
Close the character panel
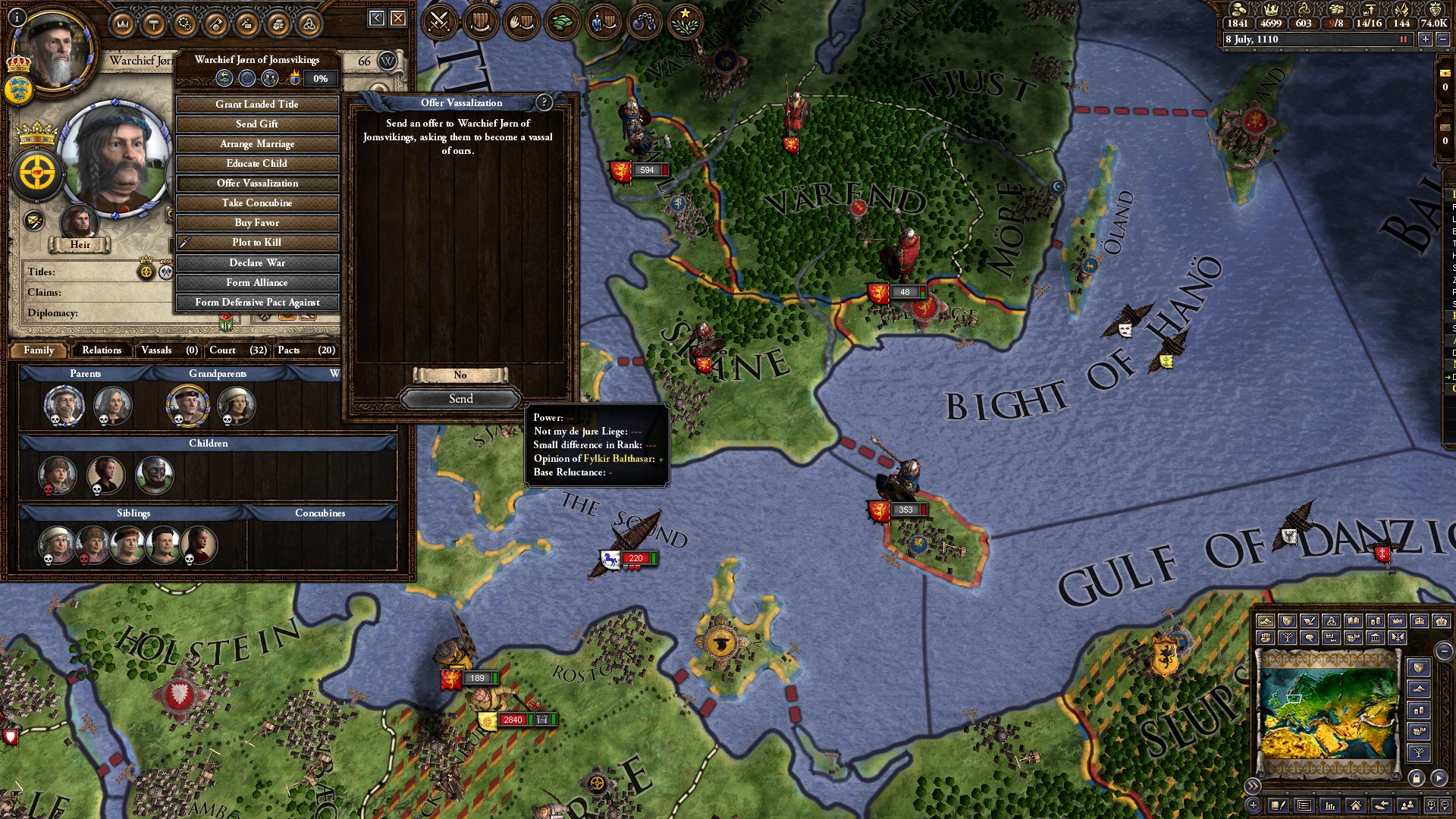(398, 18)
